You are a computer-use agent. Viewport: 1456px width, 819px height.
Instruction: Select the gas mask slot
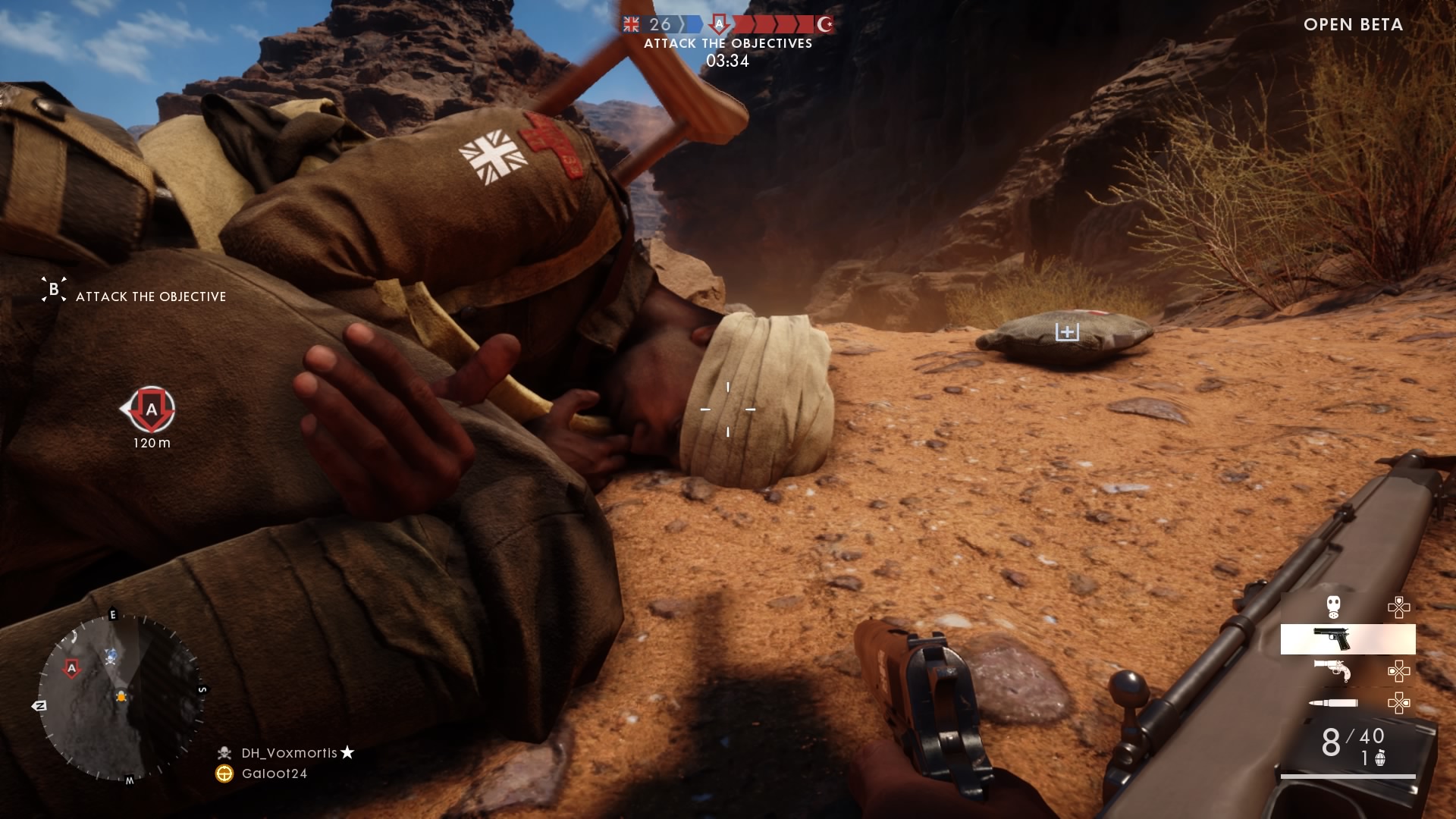tap(1333, 607)
